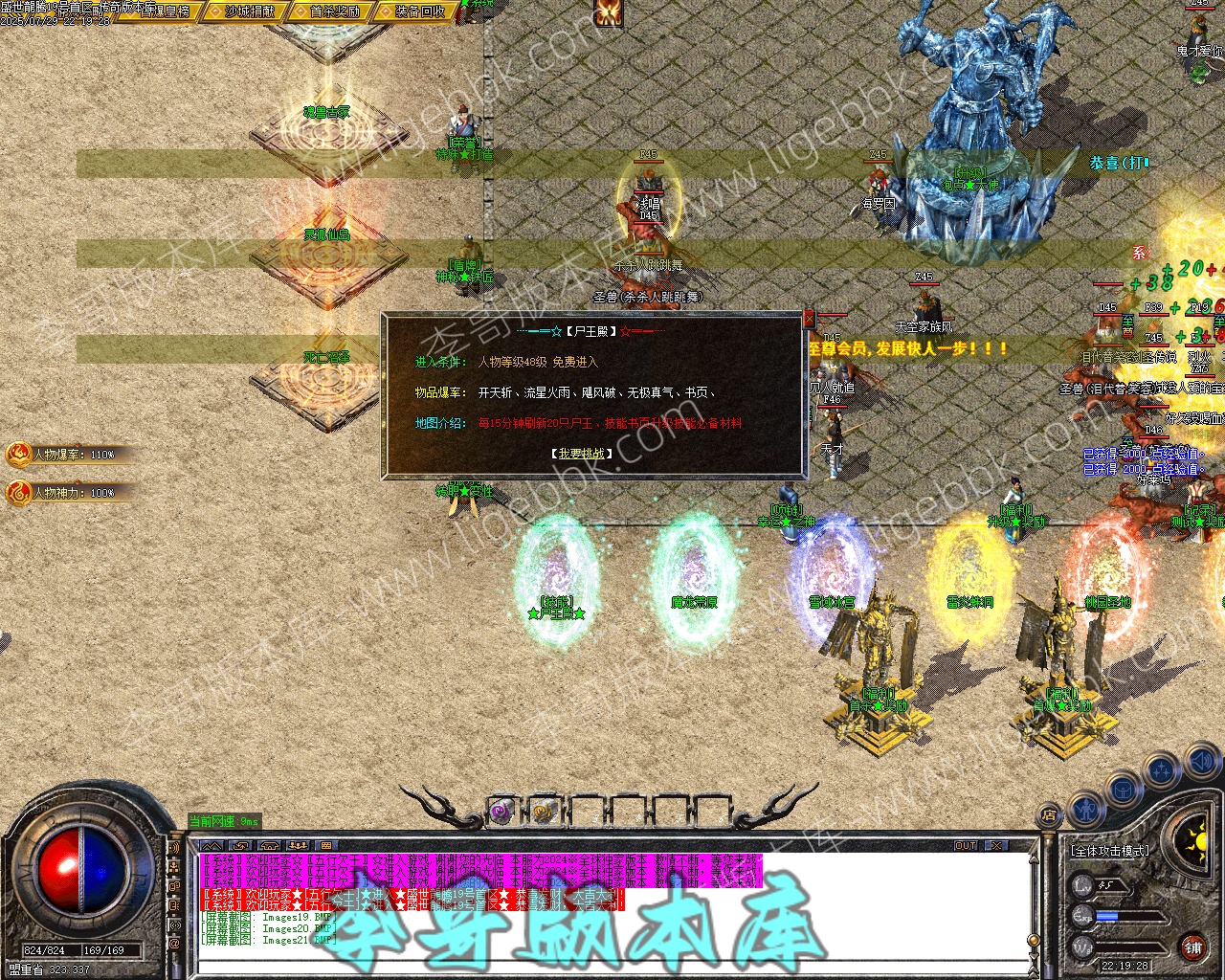Toggle the @ private chat channel icon
The image size is (1225, 980).
click(x=174, y=944)
